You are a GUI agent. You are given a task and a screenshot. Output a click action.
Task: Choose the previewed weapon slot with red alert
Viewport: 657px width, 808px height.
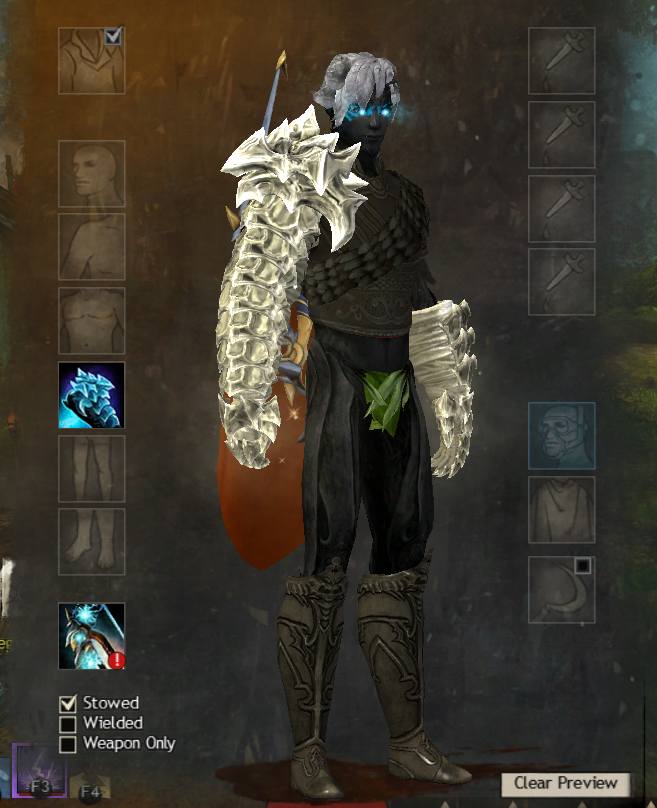pyautogui.click(x=91, y=635)
